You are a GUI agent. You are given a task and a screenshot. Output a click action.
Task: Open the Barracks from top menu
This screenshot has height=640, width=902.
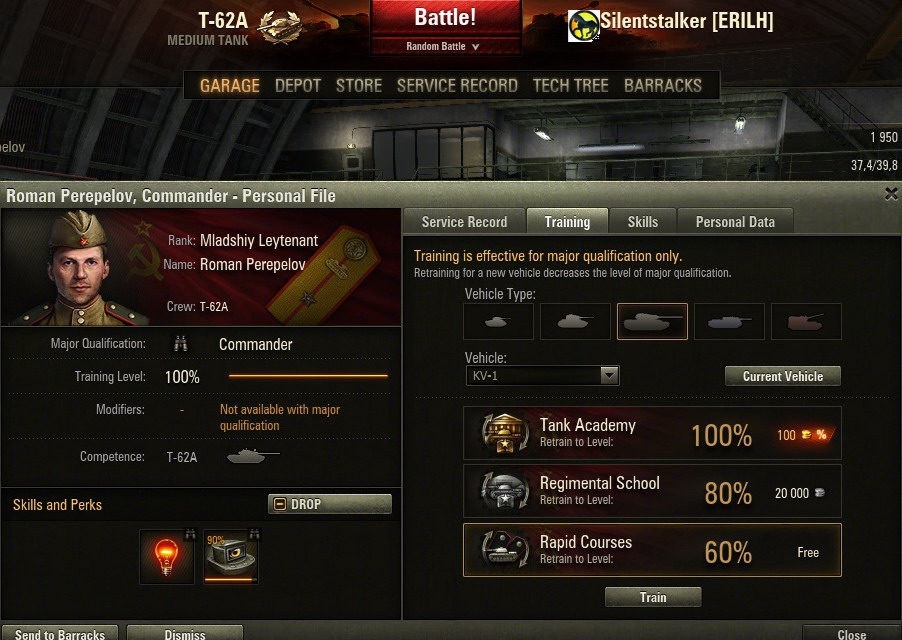[x=663, y=85]
